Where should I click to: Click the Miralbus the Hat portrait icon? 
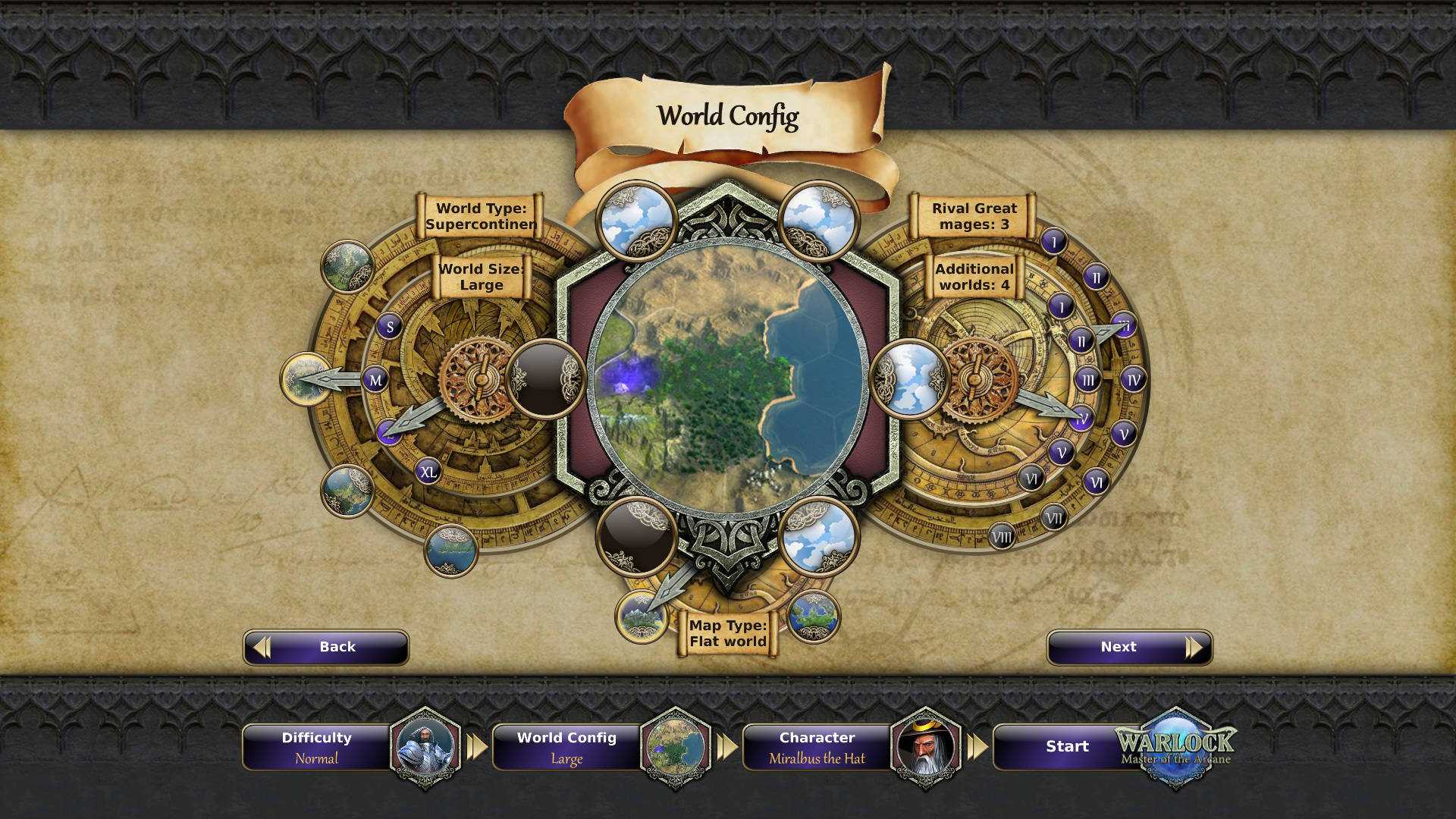click(927, 747)
